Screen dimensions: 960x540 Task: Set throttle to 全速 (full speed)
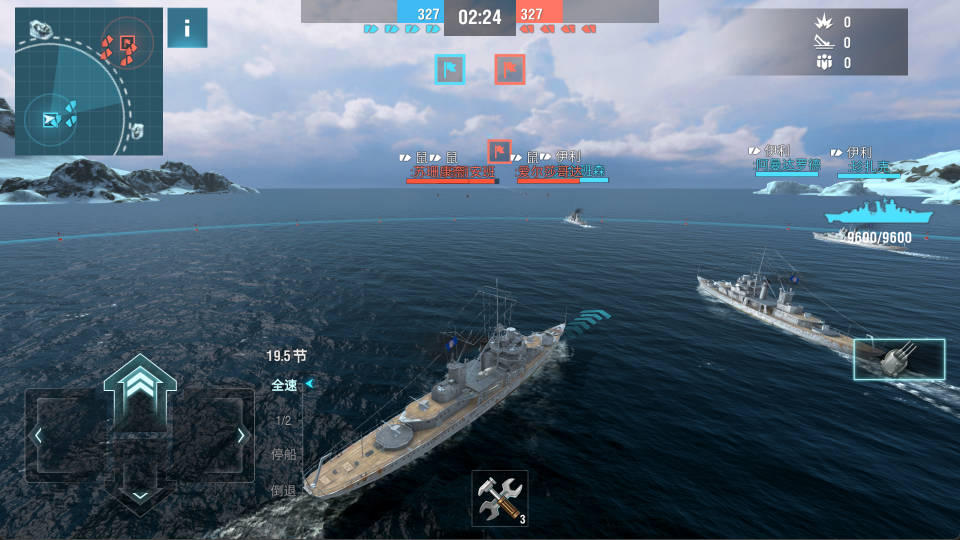284,385
